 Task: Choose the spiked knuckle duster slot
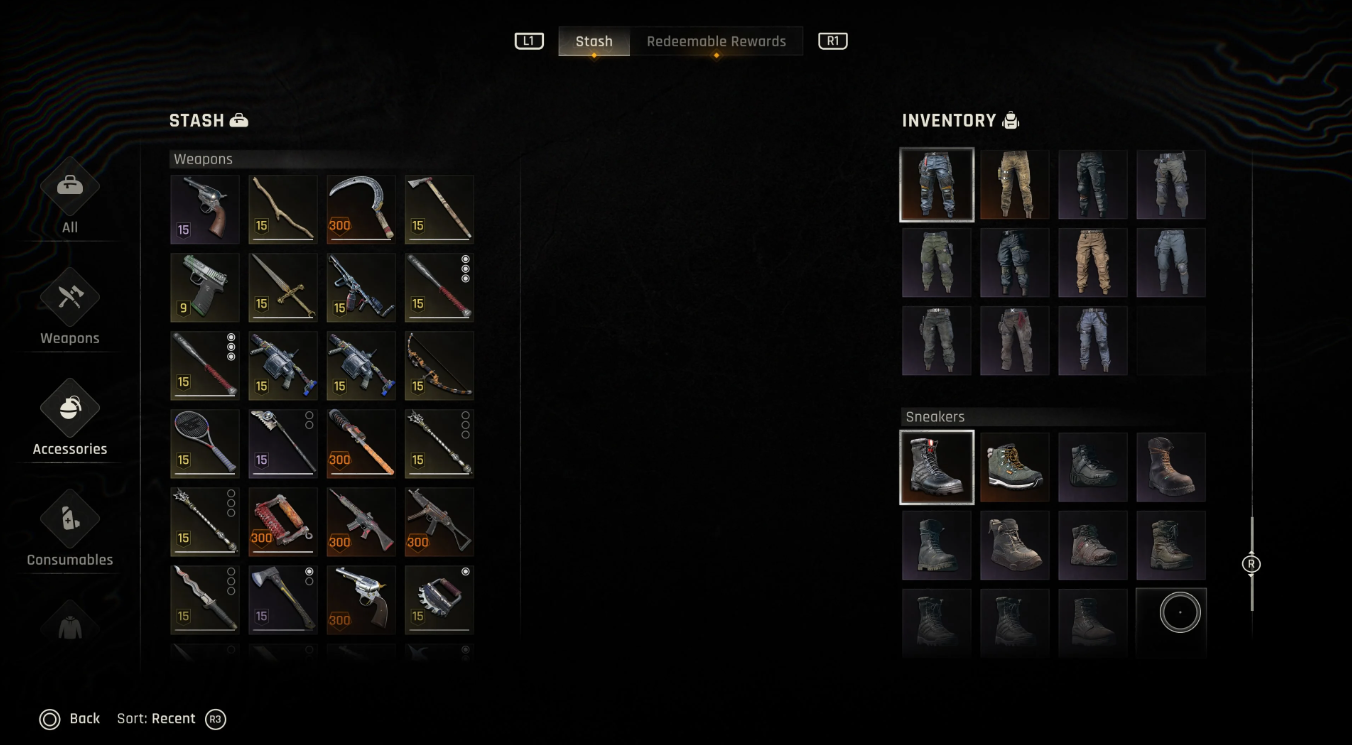pyautogui.click(x=439, y=600)
